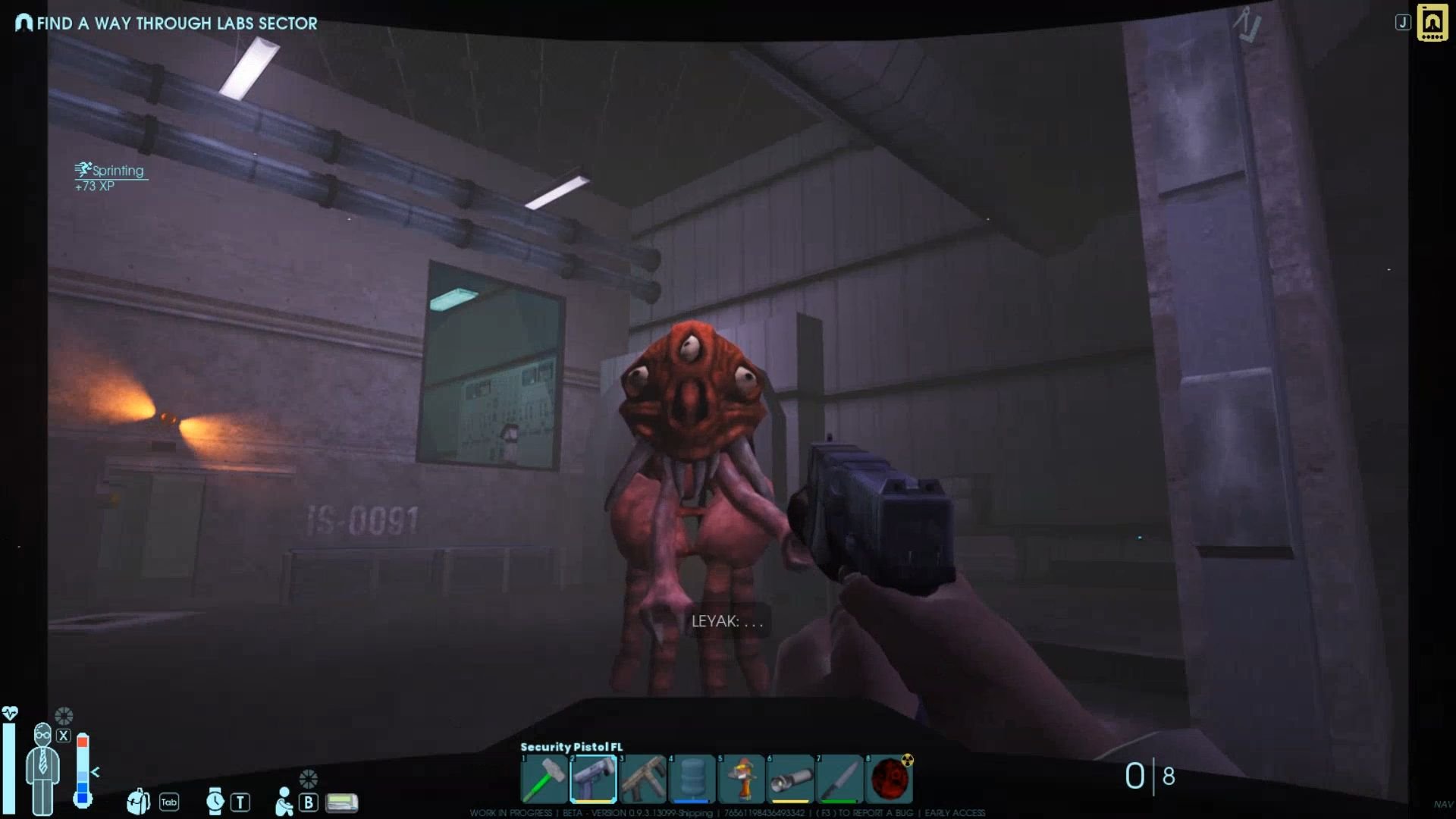Choose the orange figurine hotbar slot

point(742,779)
